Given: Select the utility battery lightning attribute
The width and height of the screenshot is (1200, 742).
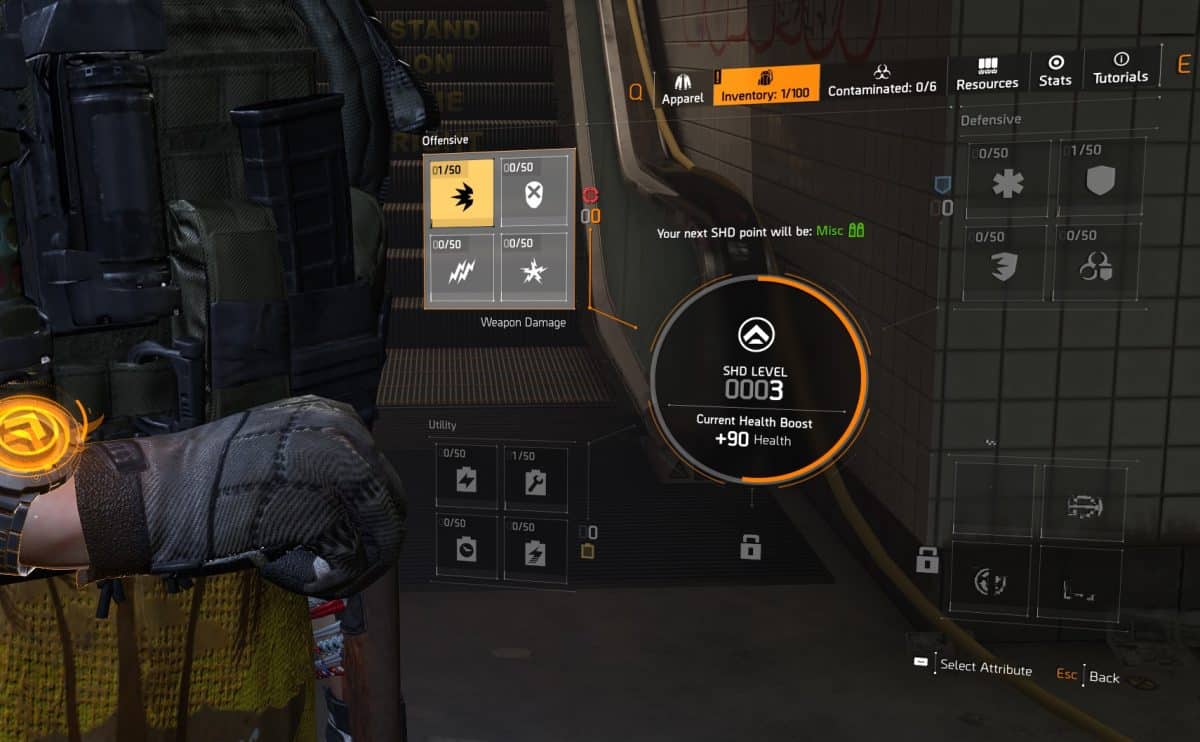Looking at the screenshot, I should [466, 480].
